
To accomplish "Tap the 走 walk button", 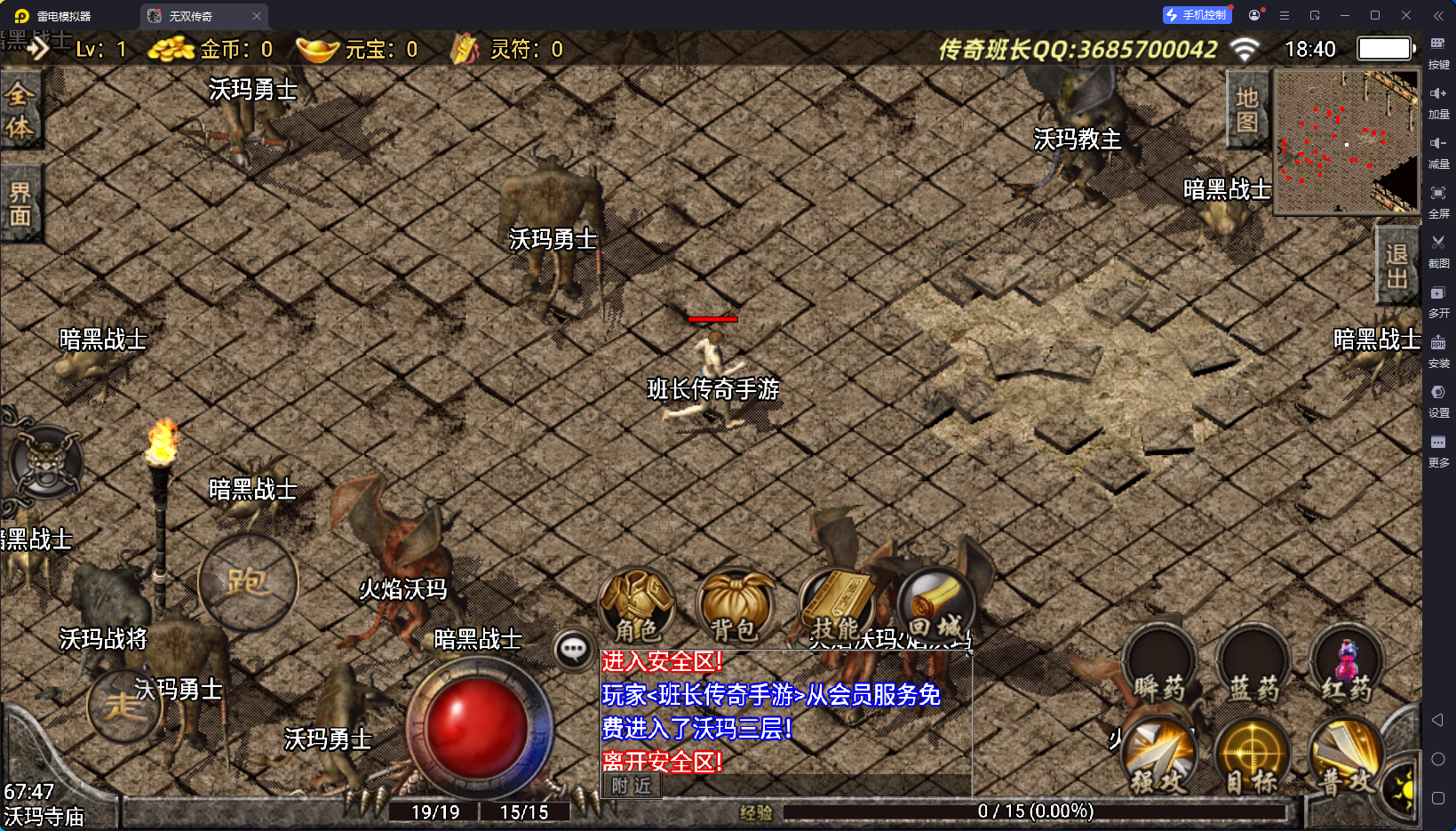I will pyautogui.click(x=123, y=707).
